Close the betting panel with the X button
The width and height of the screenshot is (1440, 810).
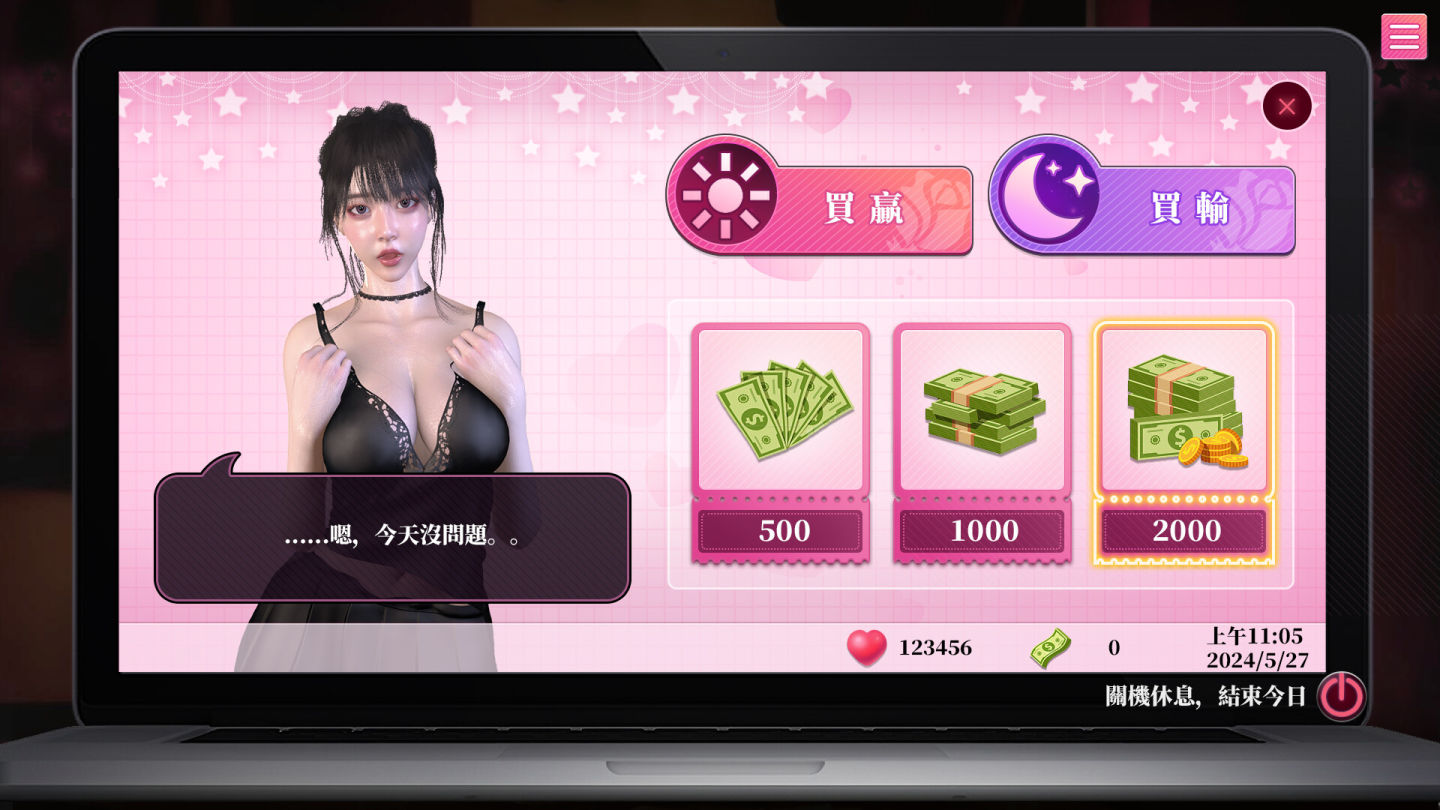[1287, 106]
